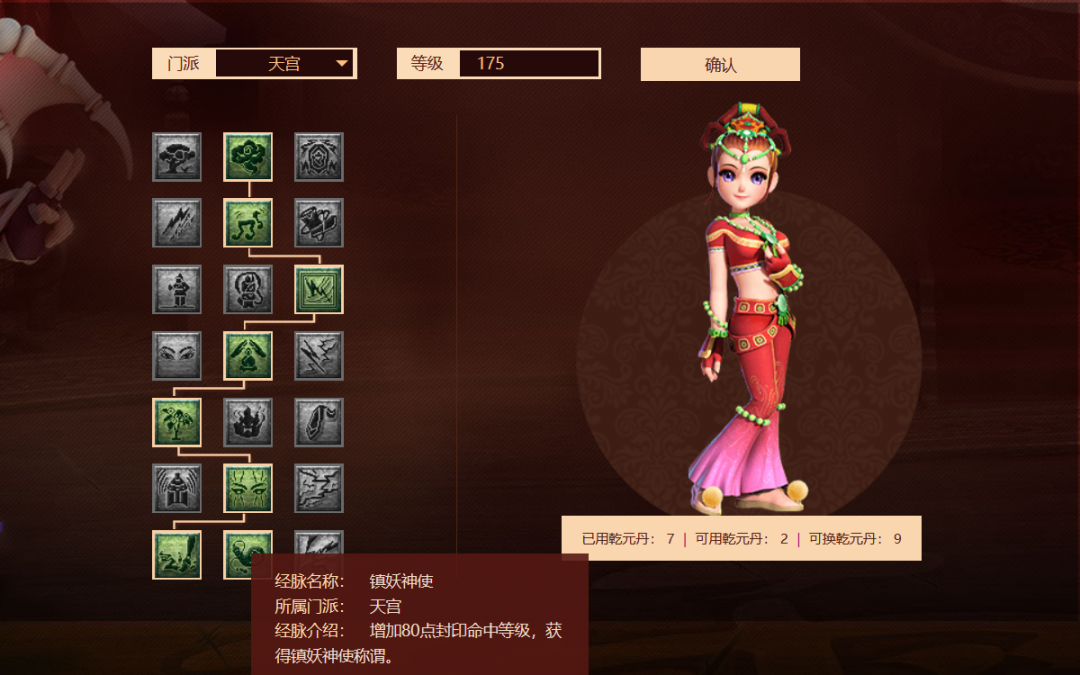Select the green swirling cloud skill node
The height and width of the screenshot is (675, 1080).
tap(248, 157)
